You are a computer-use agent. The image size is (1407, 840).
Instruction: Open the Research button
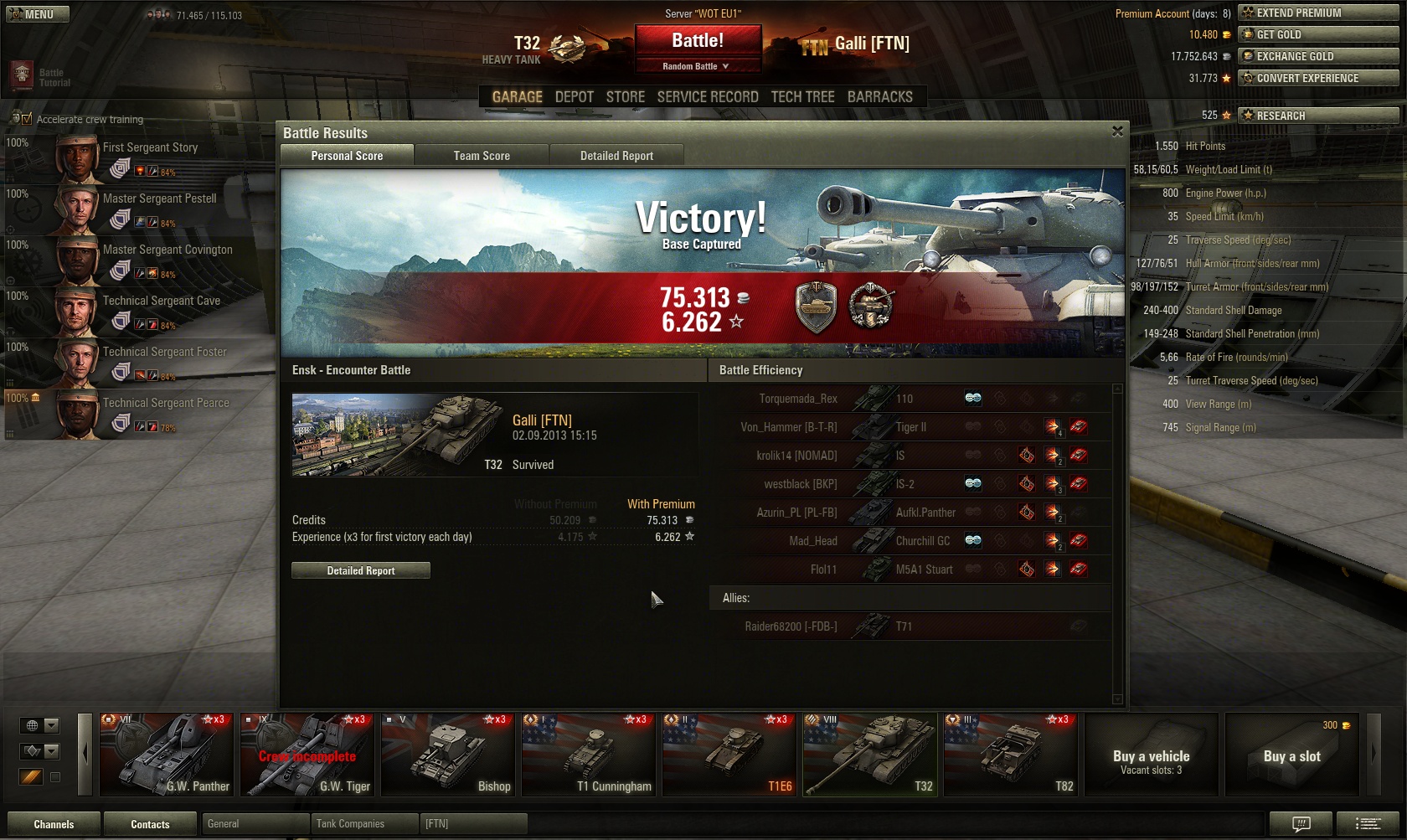tap(1318, 116)
